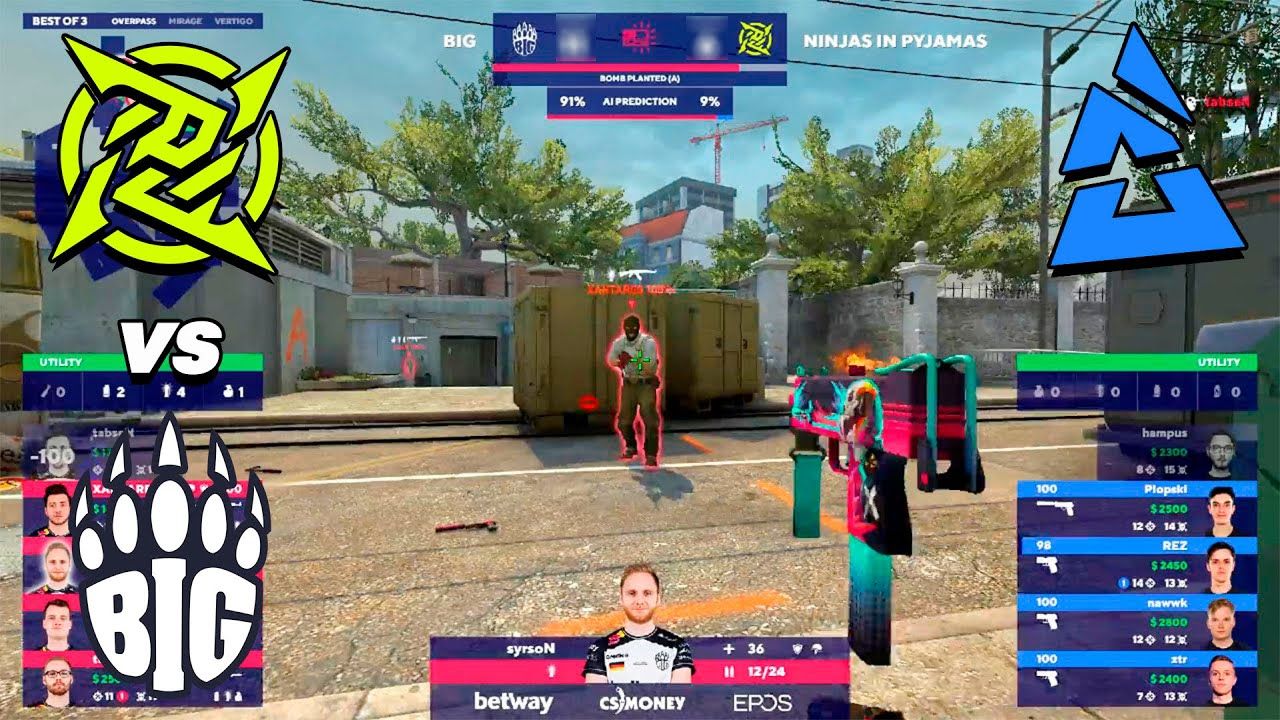Open the AI Prediction bar
Image resolution: width=1280 pixels, height=720 pixels.
point(639,101)
